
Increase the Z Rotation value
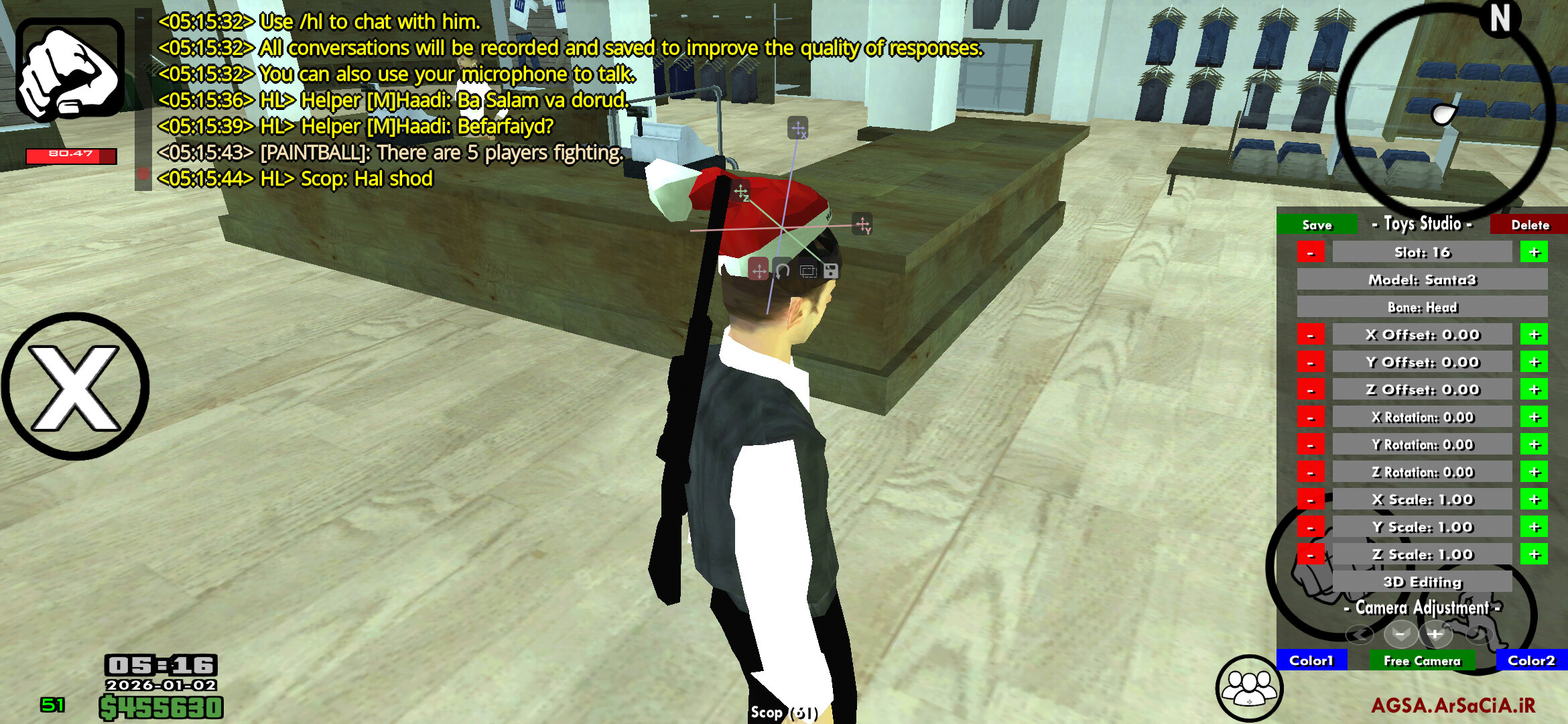point(1534,472)
